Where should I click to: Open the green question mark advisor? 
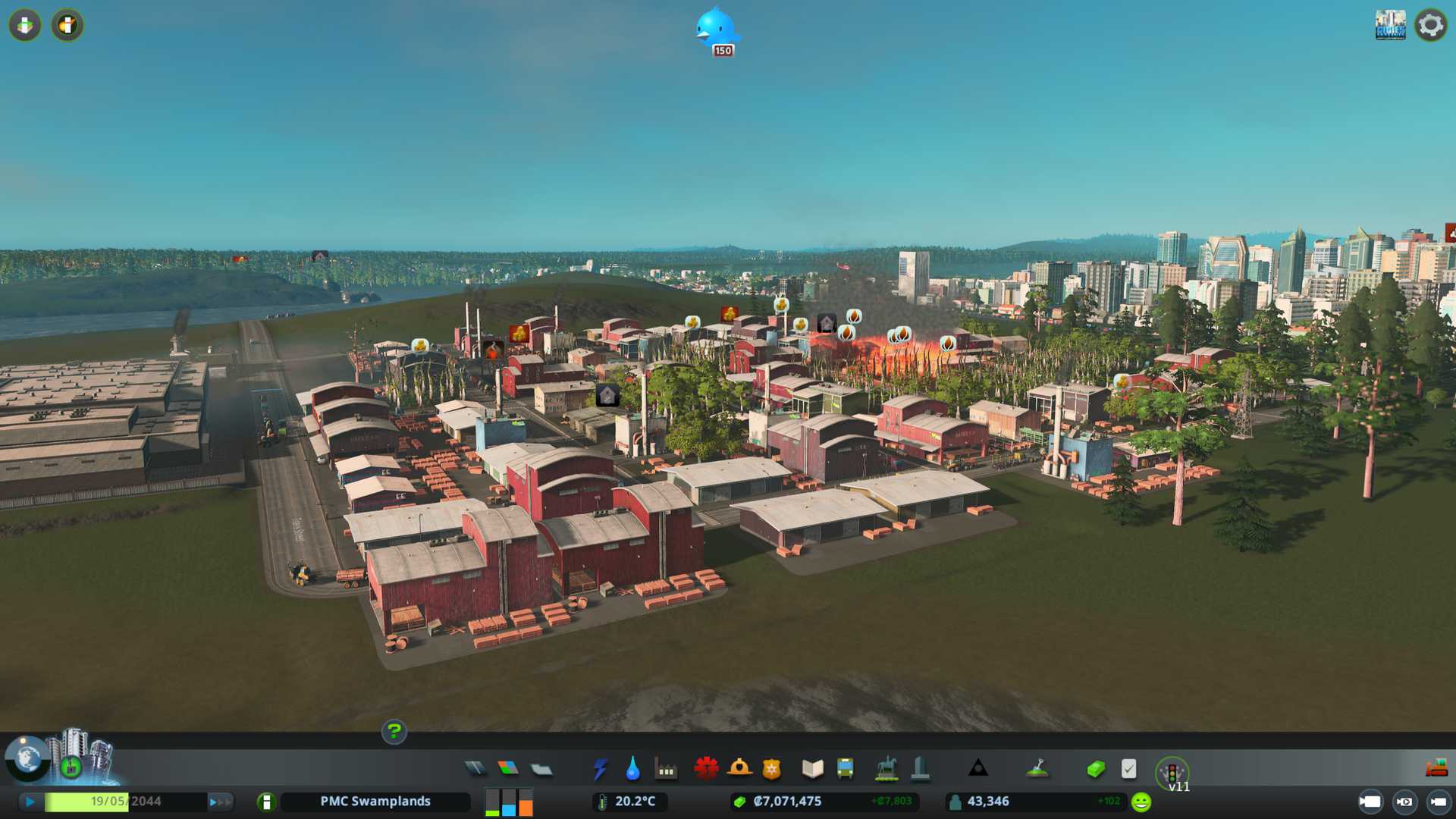394,732
